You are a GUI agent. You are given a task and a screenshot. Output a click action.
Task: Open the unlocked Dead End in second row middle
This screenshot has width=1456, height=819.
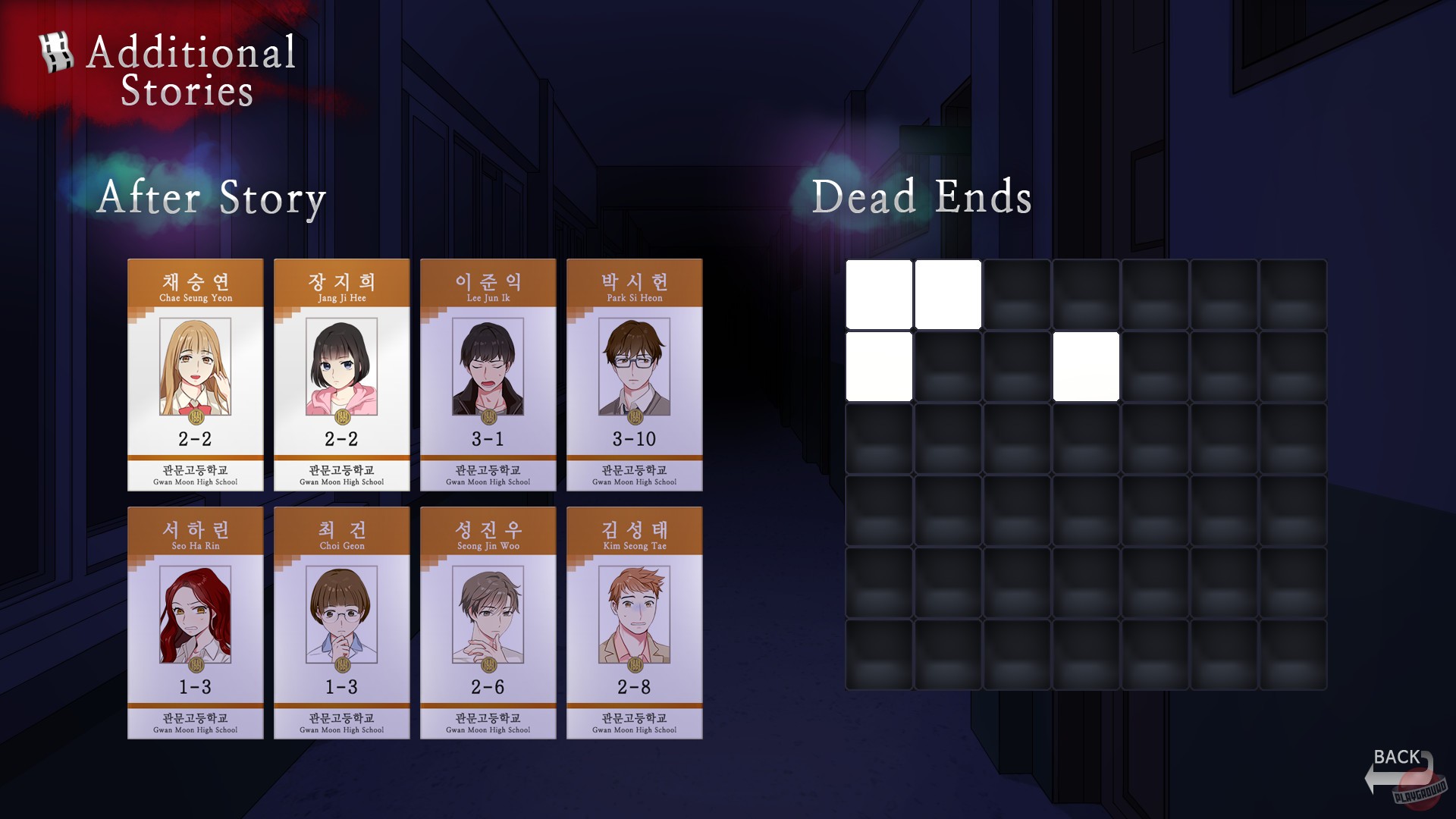pos(1086,365)
